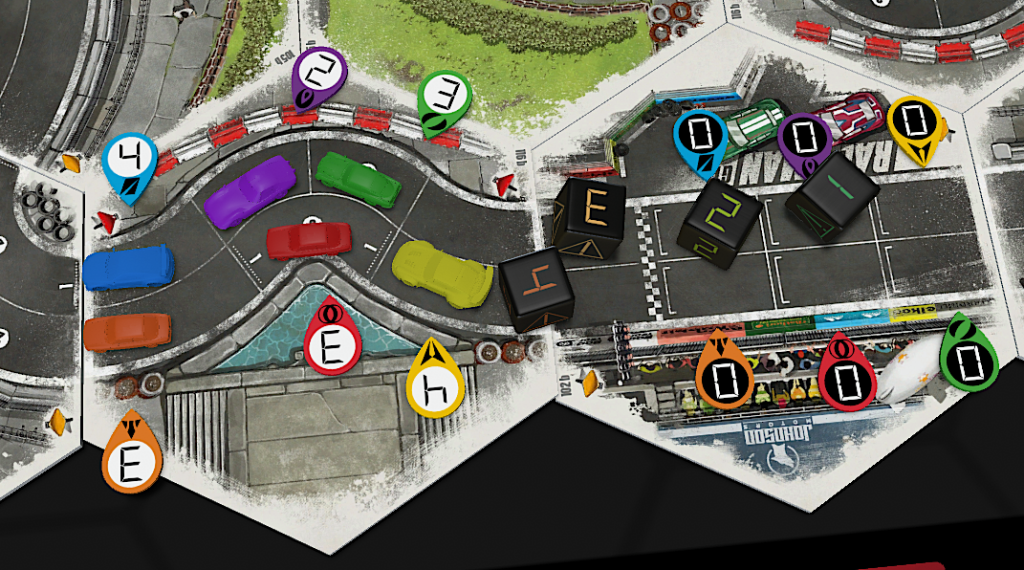Image resolution: width=1024 pixels, height=570 pixels.
Task: Pick the blue race car
Action: point(128,268)
